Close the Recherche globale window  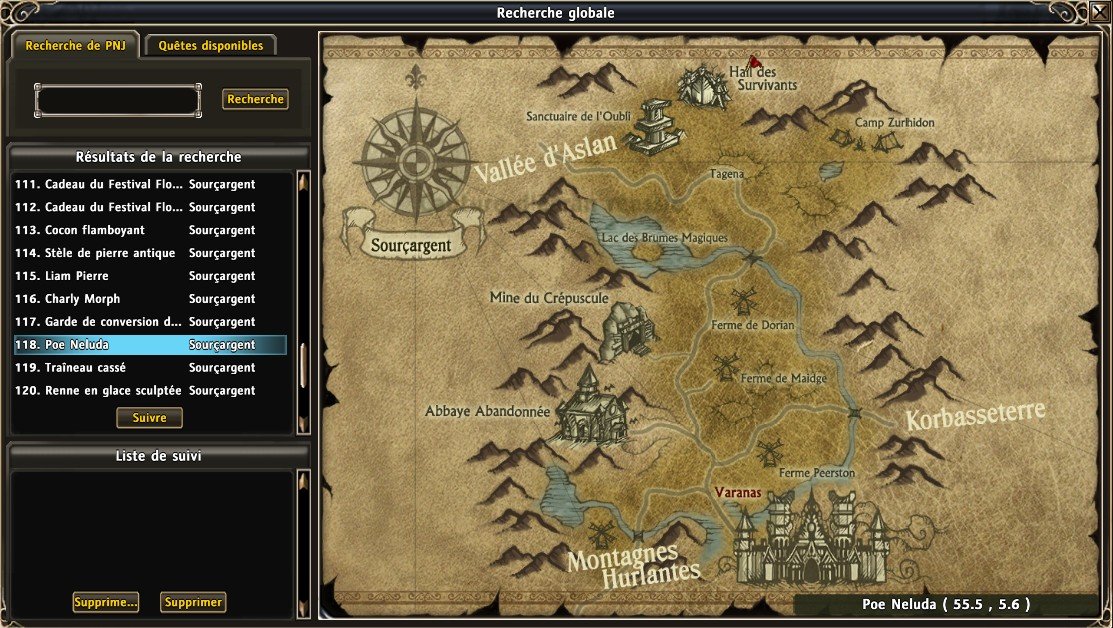[x=1099, y=12]
